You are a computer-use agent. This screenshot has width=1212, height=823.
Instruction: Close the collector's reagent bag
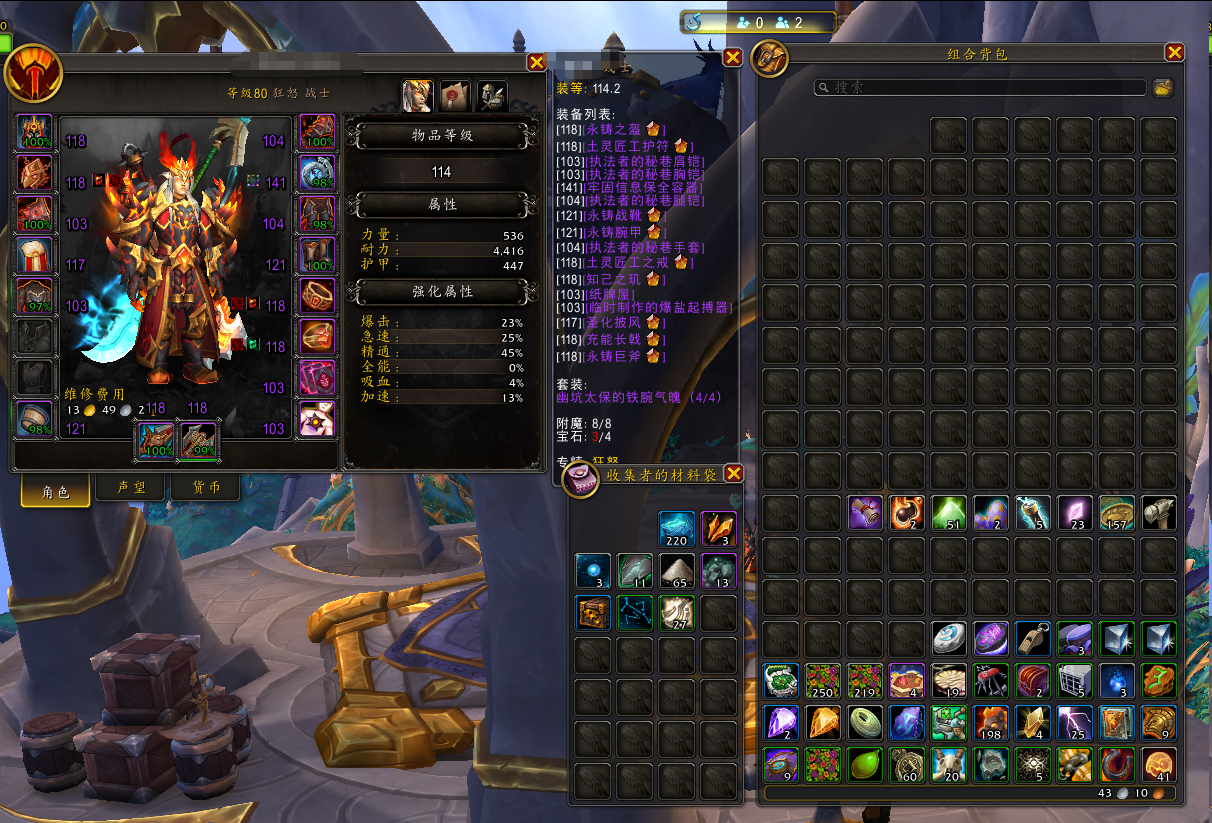tap(733, 473)
